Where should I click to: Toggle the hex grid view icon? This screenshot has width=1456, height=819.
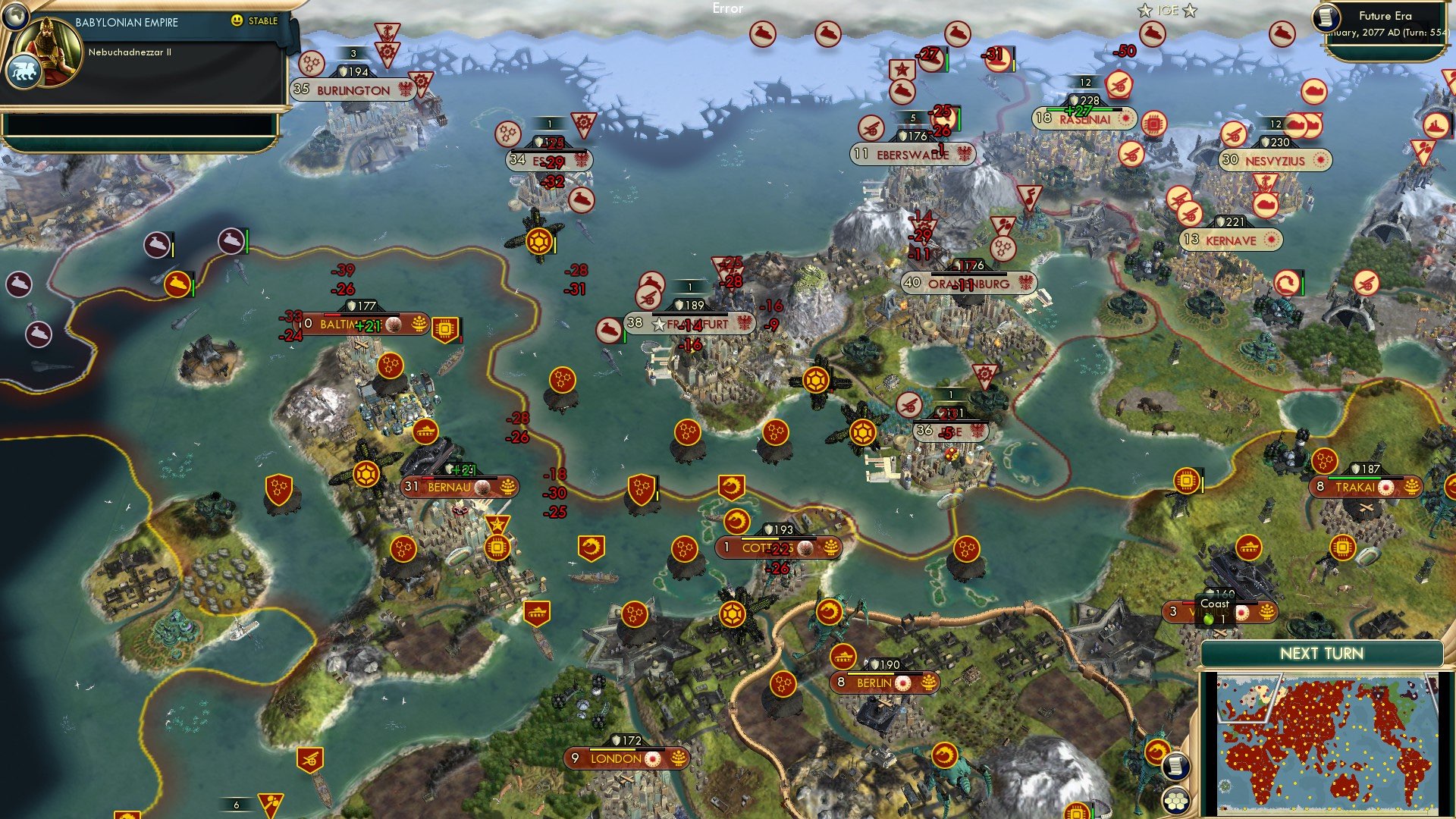coord(1176,800)
